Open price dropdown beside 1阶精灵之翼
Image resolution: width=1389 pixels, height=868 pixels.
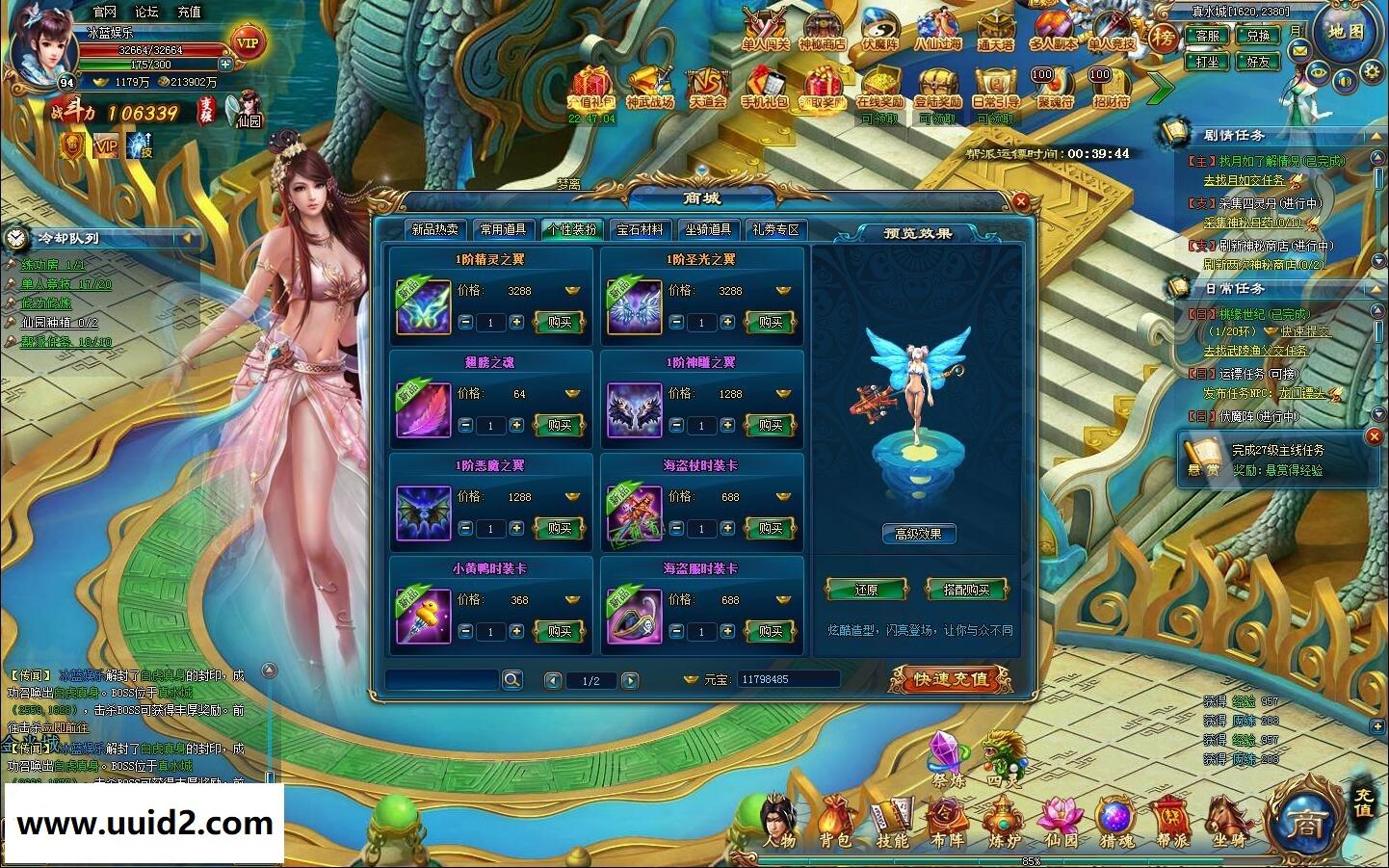[x=571, y=289]
